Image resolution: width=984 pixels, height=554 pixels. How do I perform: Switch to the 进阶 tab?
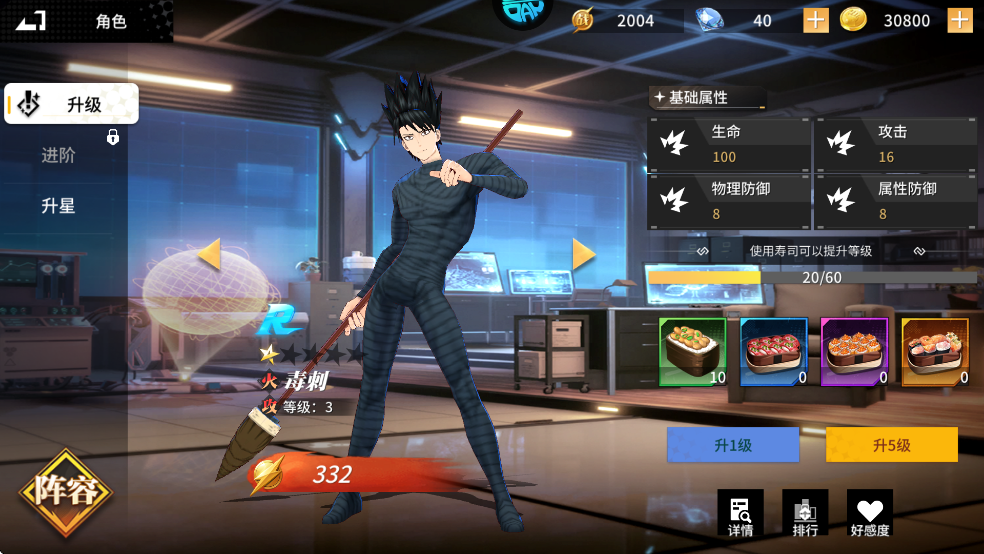59,155
